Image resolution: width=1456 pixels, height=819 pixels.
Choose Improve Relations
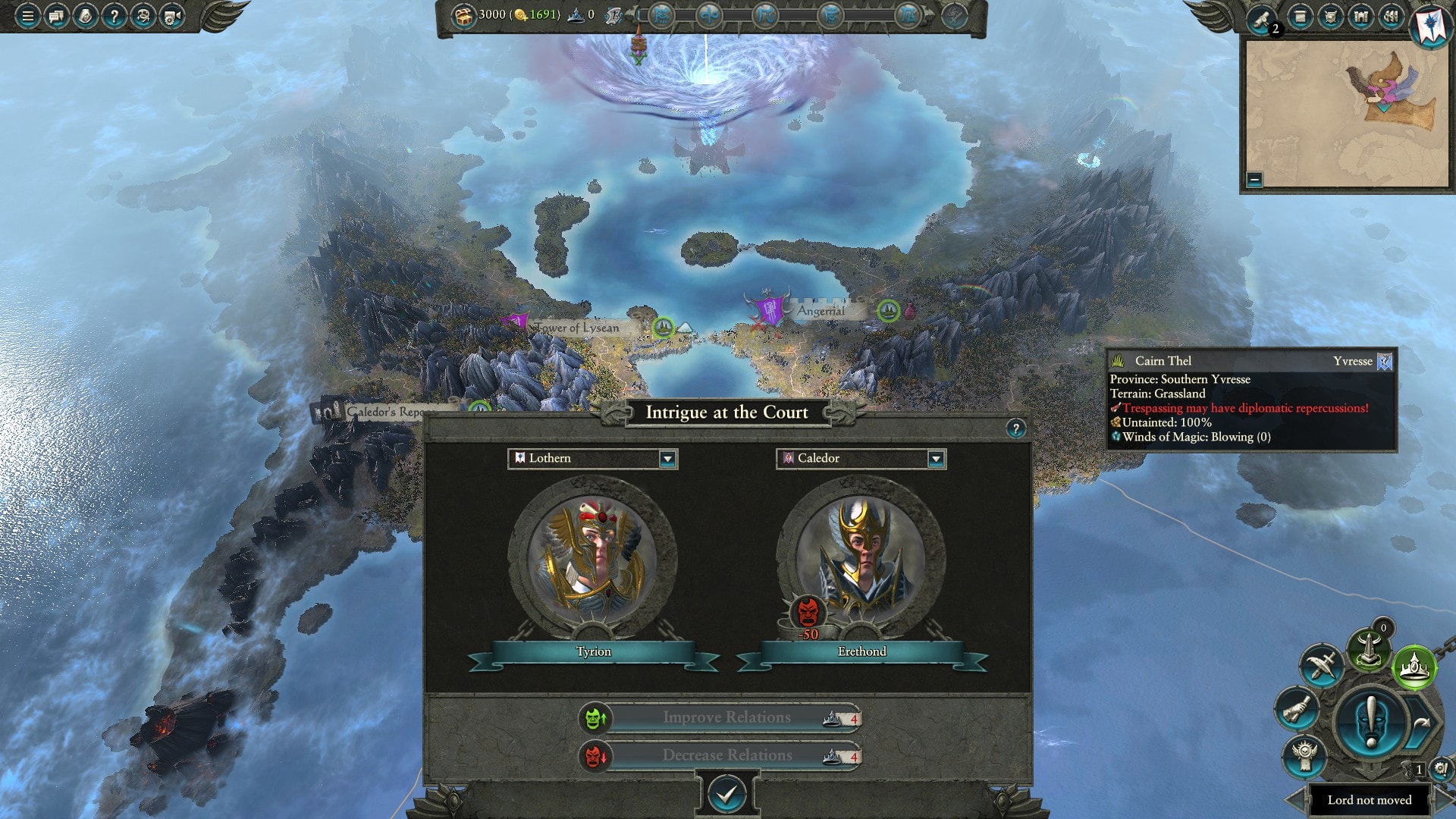click(x=726, y=717)
